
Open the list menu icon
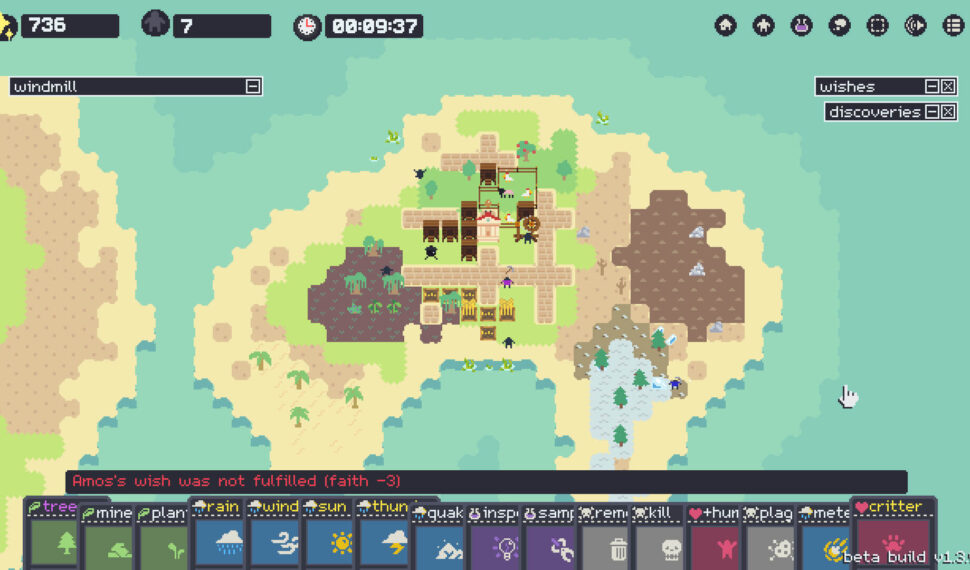click(953, 26)
